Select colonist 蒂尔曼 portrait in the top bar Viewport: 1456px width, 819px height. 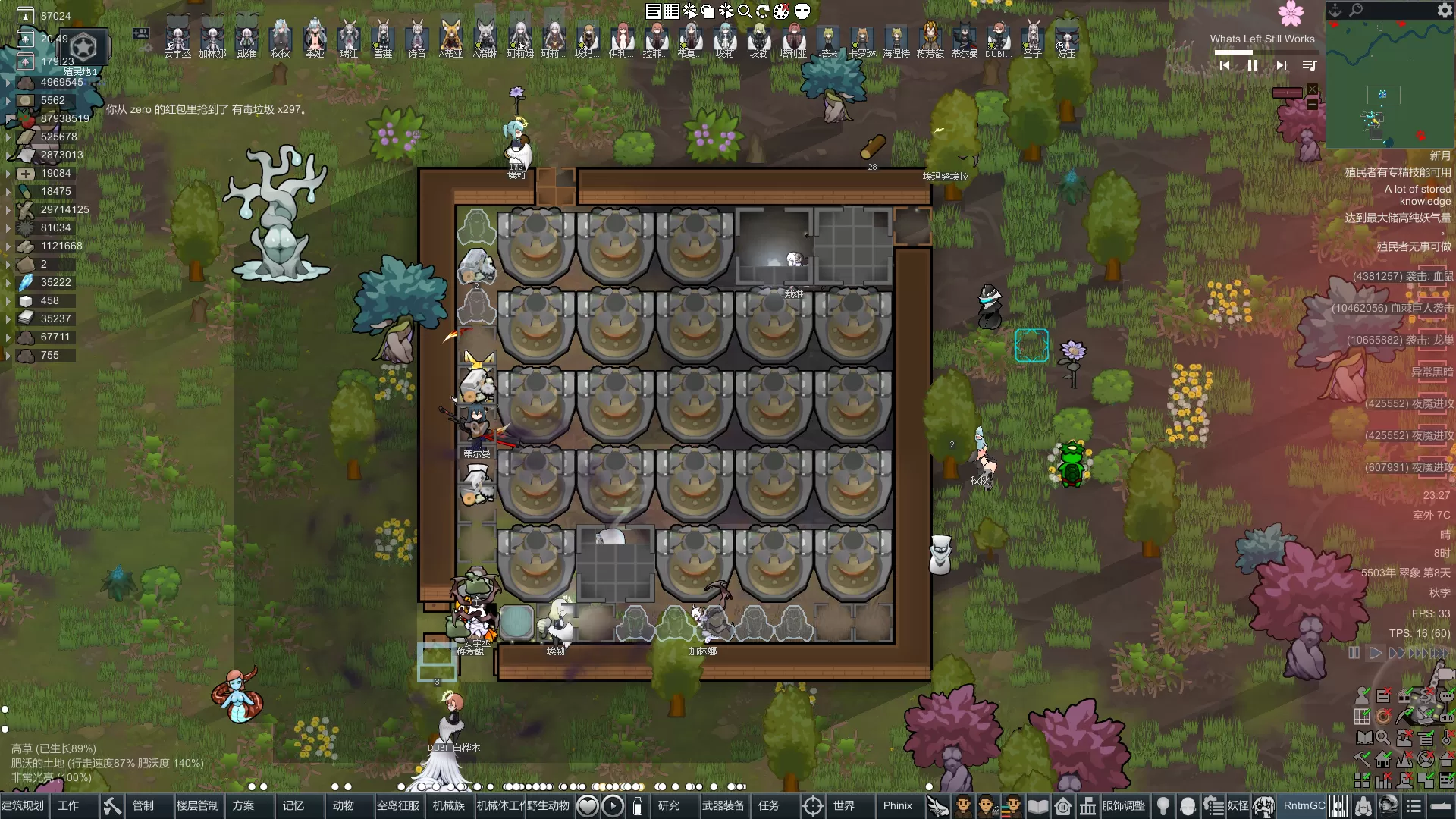click(965, 38)
